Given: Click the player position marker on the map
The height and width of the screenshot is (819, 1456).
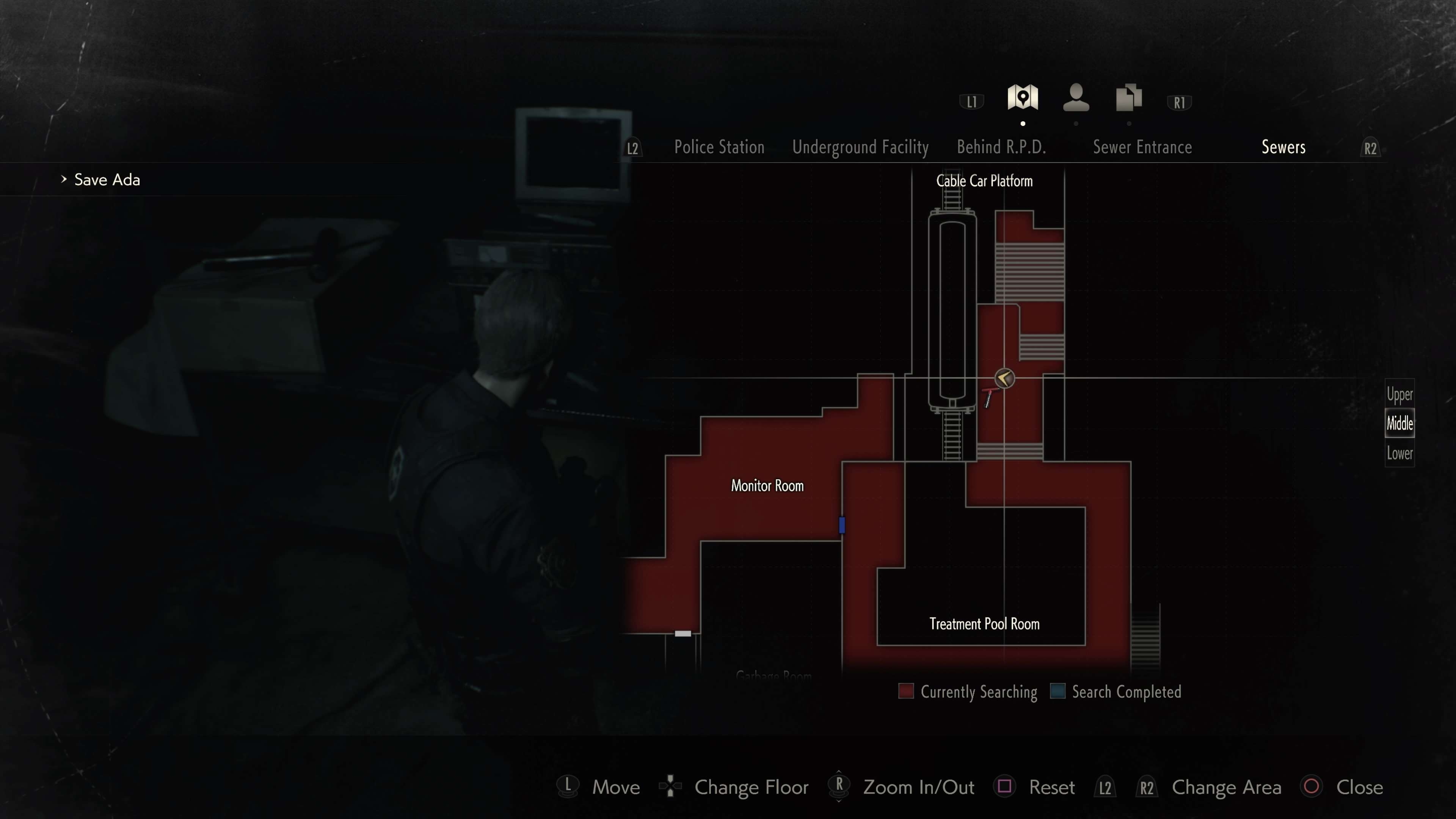Looking at the screenshot, I should [x=1004, y=378].
